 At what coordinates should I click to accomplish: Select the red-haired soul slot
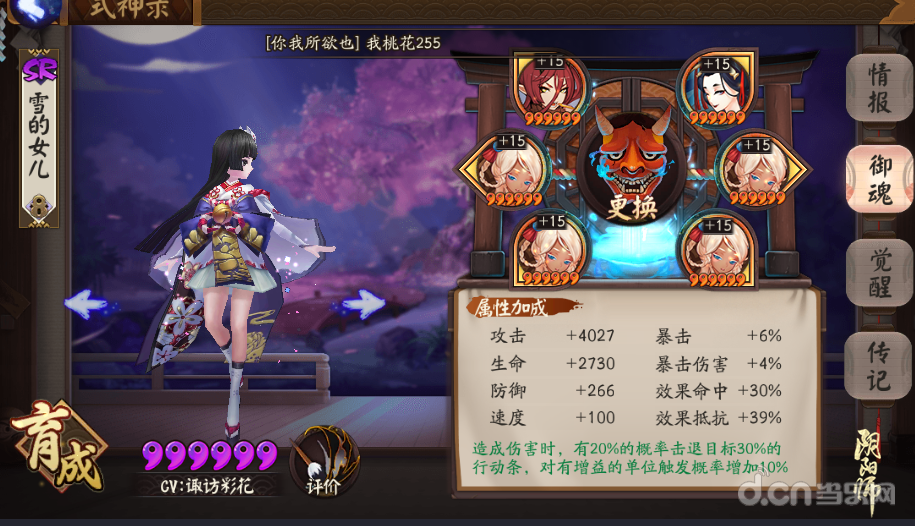pyautogui.click(x=546, y=89)
